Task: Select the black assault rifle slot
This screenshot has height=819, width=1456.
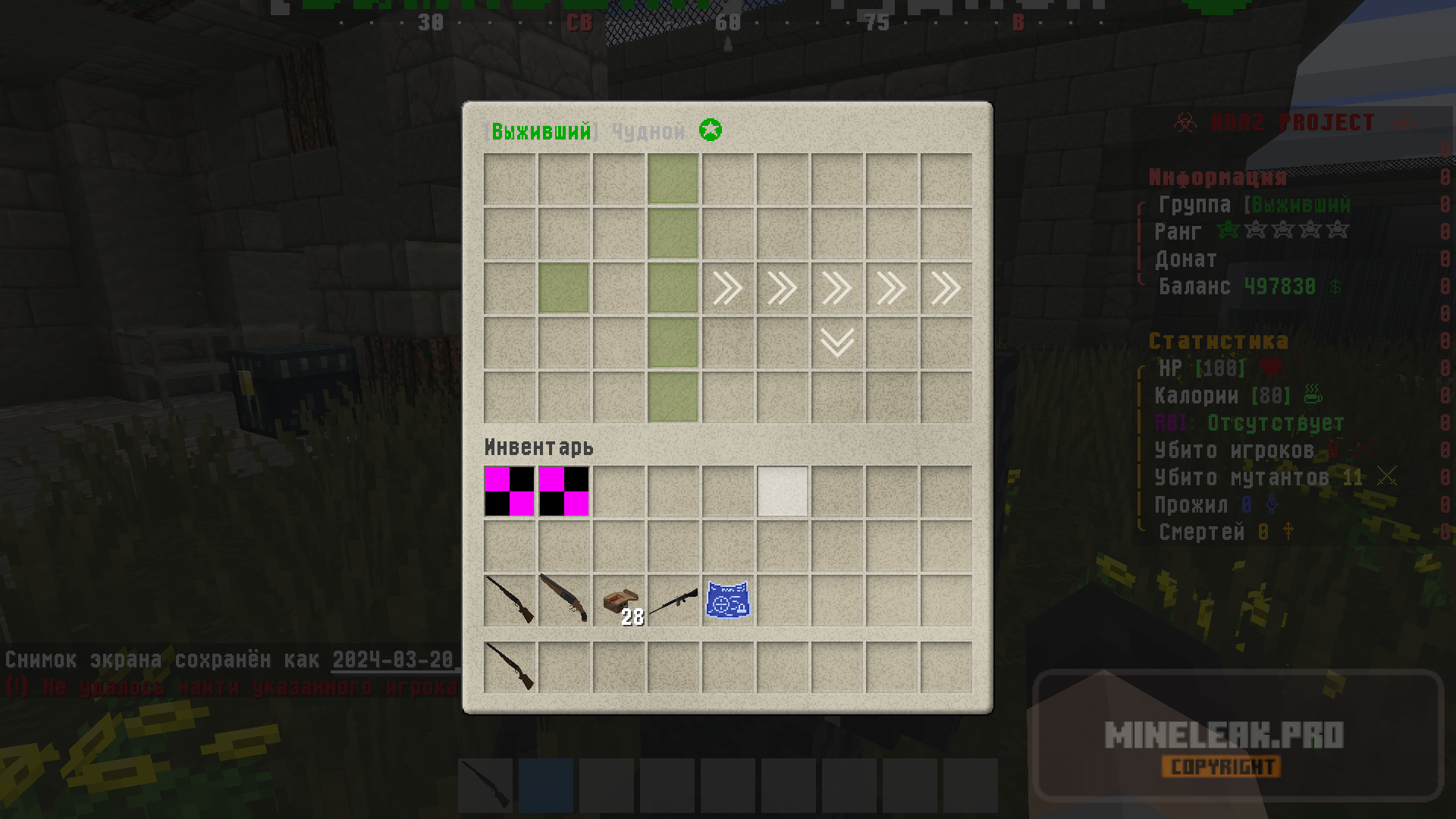Action: [673, 600]
